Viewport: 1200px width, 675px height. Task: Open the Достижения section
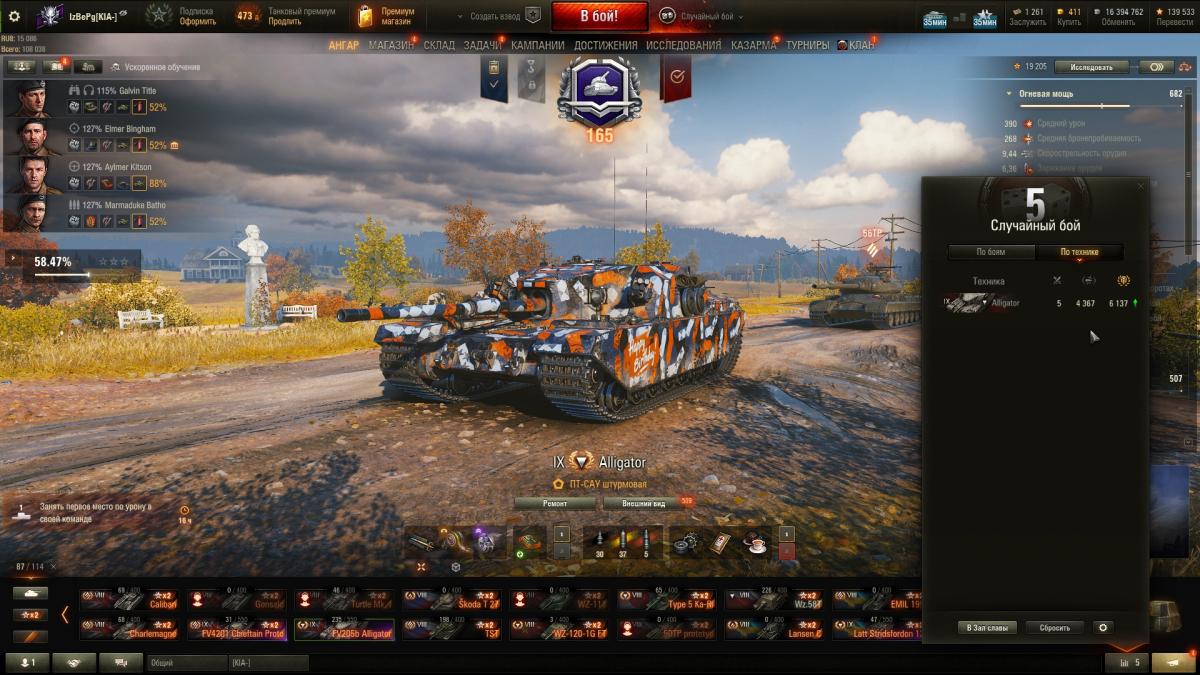click(605, 45)
